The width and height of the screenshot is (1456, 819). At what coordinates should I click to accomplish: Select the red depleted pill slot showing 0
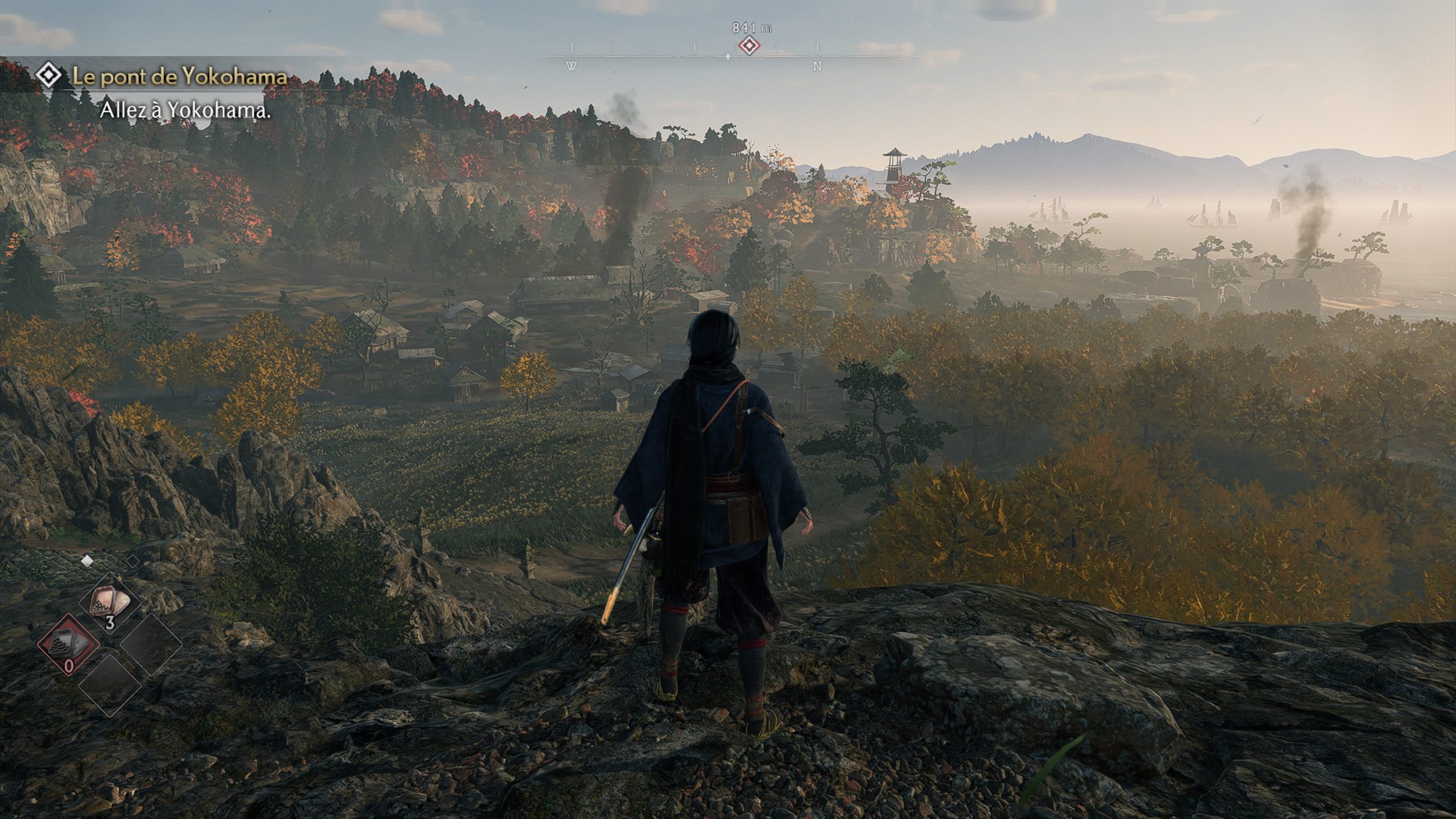tap(69, 644)
